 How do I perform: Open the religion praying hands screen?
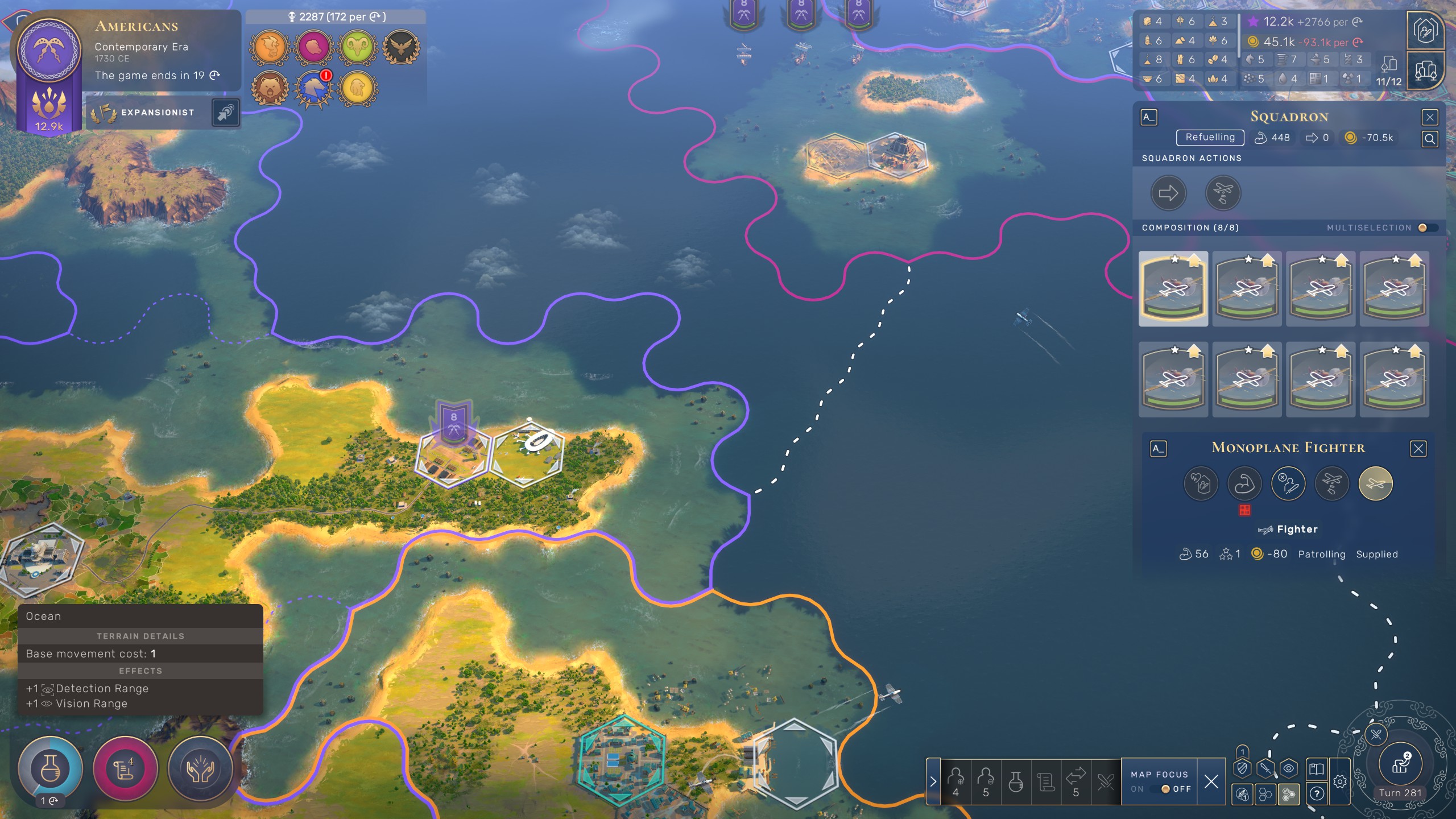click(x=200, y=769)
